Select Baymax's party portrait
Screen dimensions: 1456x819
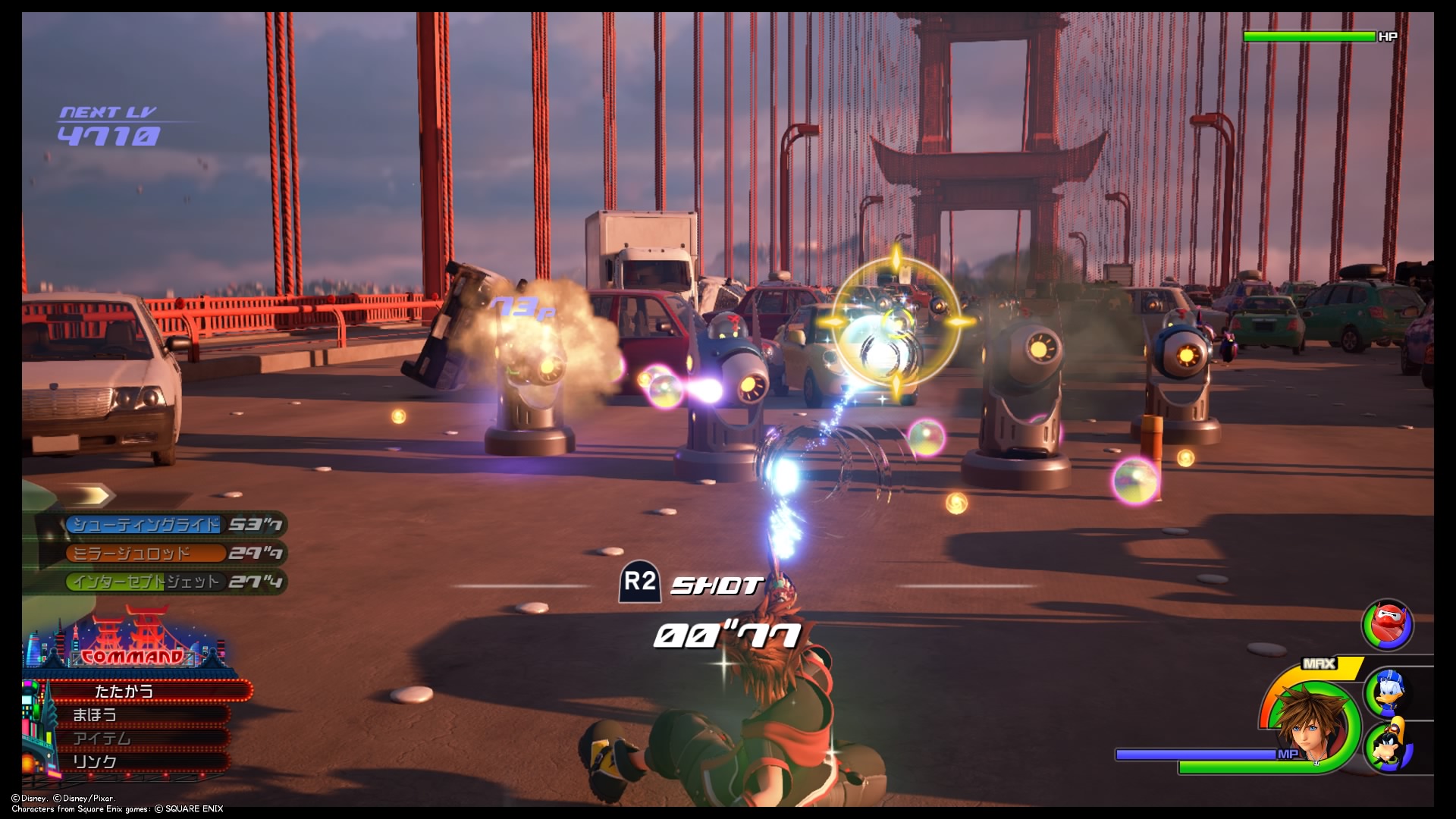(1387, 625)
